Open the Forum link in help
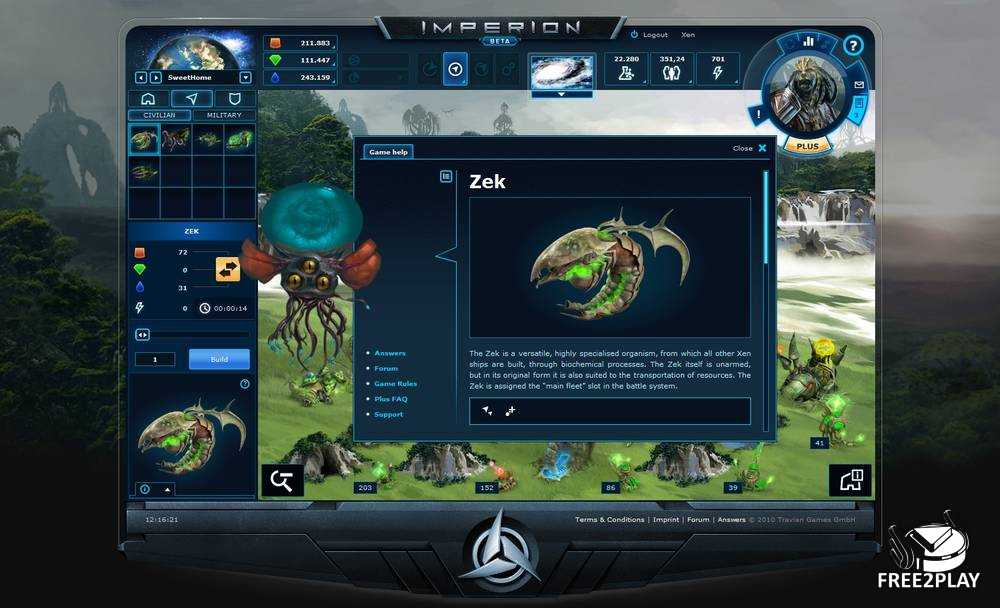 coord(386,368)
